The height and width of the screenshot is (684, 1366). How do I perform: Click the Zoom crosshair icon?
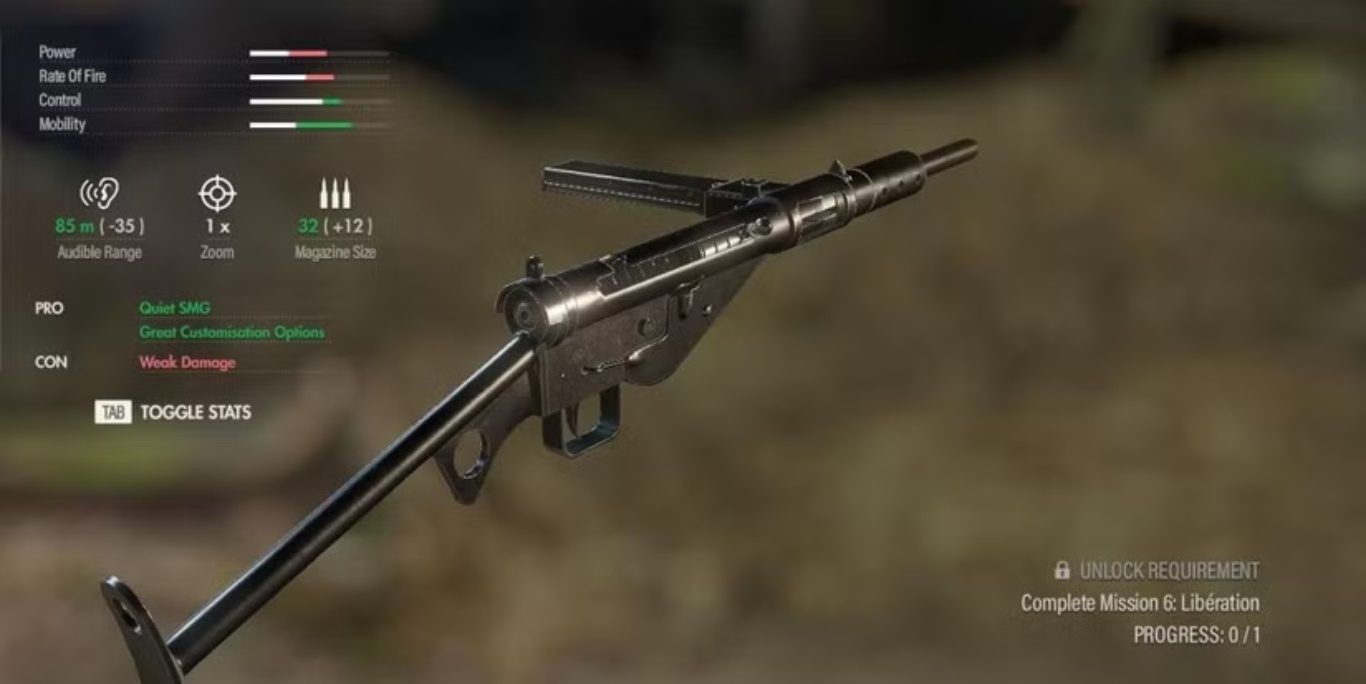pos(217,193)
